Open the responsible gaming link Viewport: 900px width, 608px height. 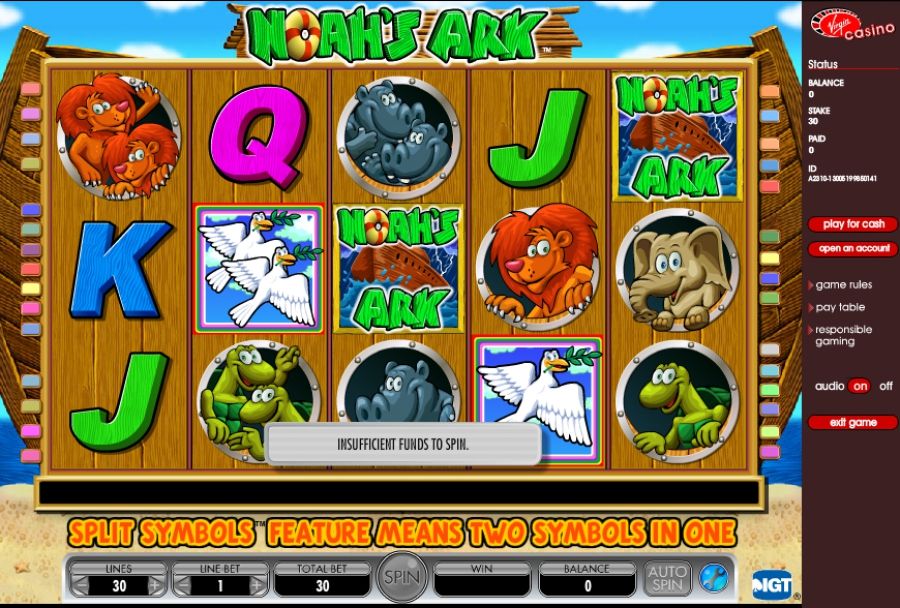pos(842,335)
